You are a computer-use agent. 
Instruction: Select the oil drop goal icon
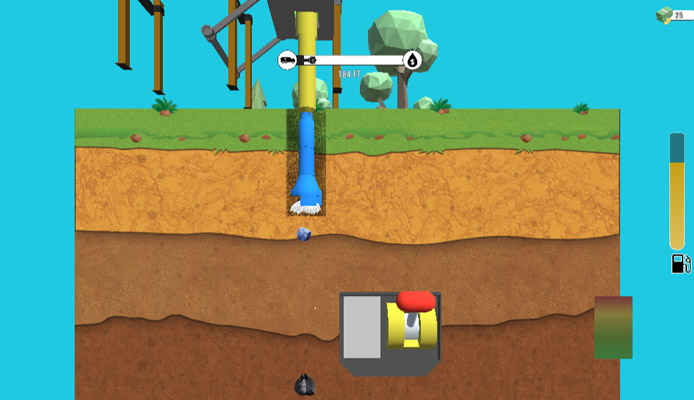point(412,60)
